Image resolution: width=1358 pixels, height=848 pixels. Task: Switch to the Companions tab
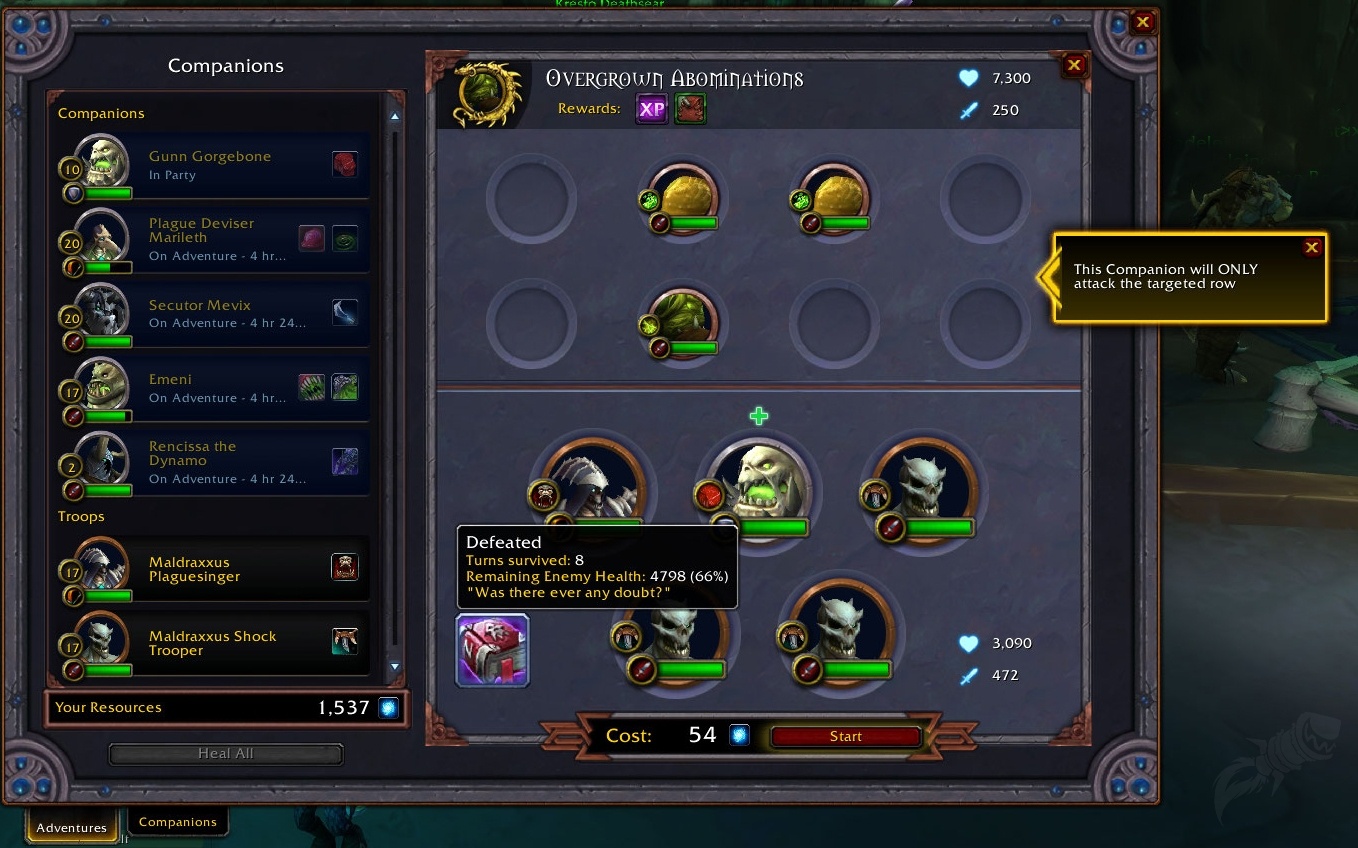tap(178, 822)
